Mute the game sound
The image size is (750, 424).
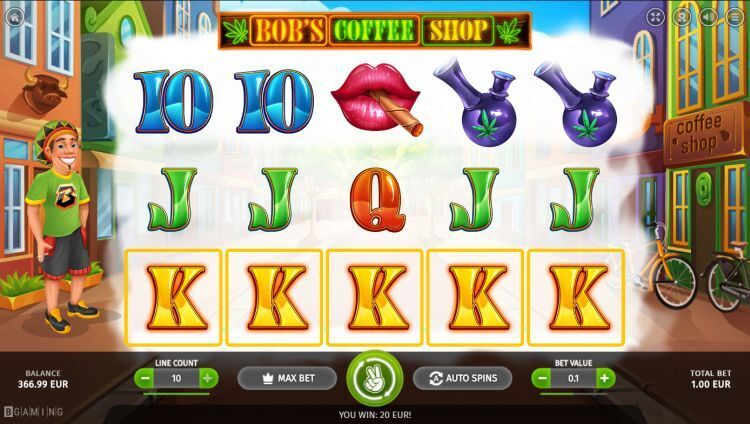coord(709,17)
